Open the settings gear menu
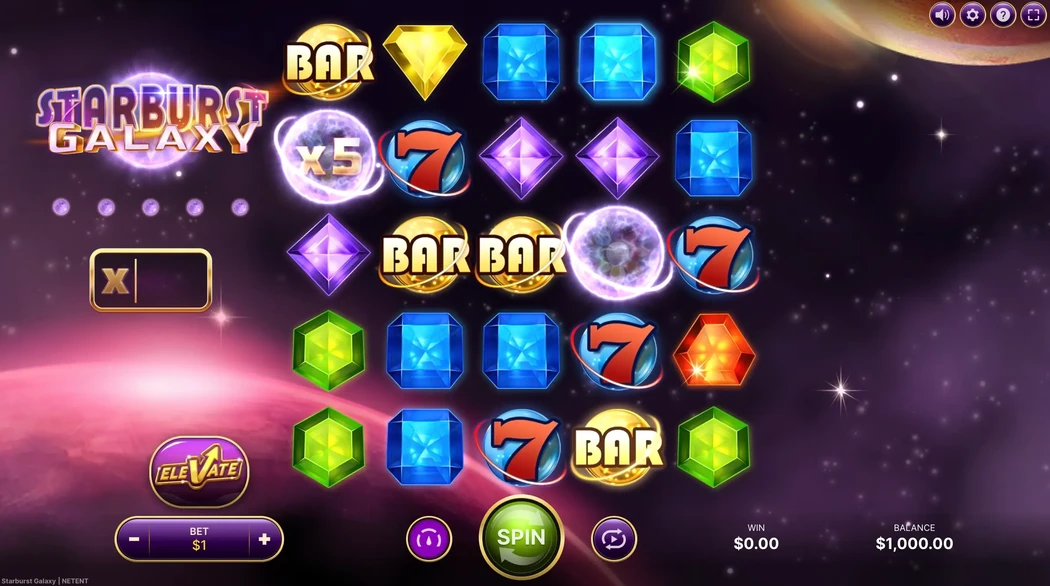This screenshot has height=586, width=1050. tap(972, 15)
